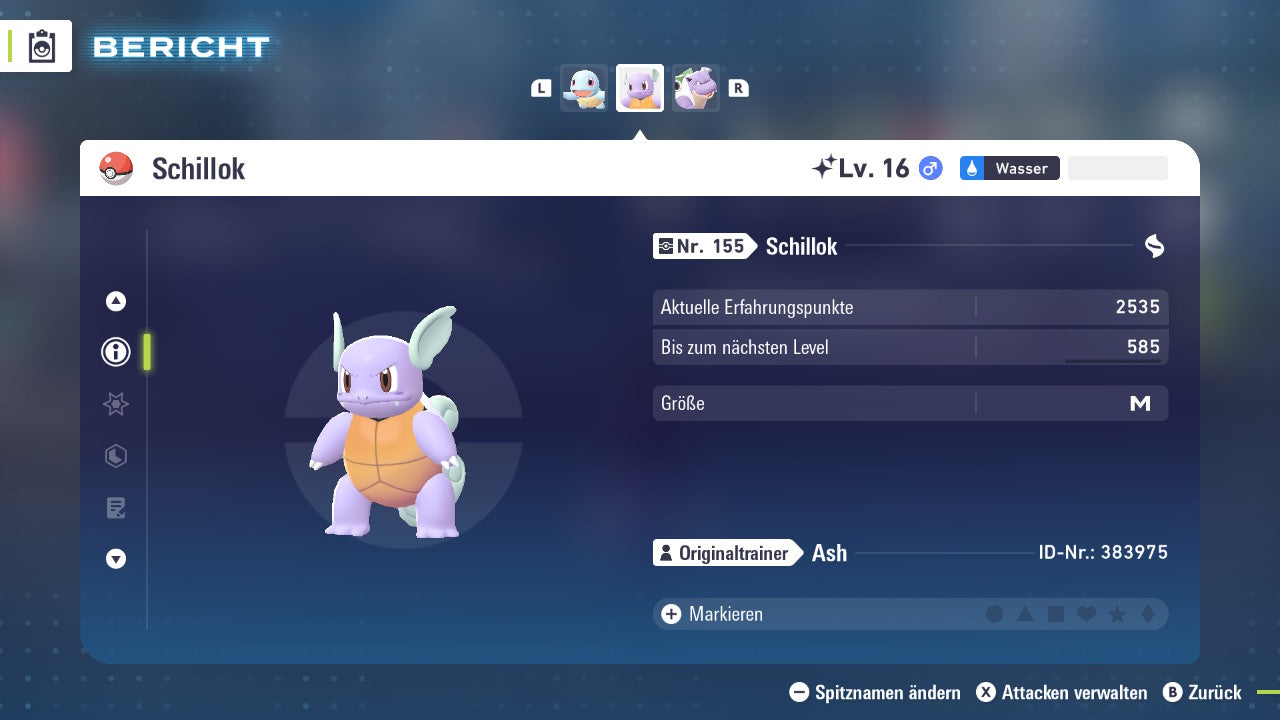Open the Tera hexagon page in sidebar
The image size is (1280, 720).
click(x=115, y=456)
